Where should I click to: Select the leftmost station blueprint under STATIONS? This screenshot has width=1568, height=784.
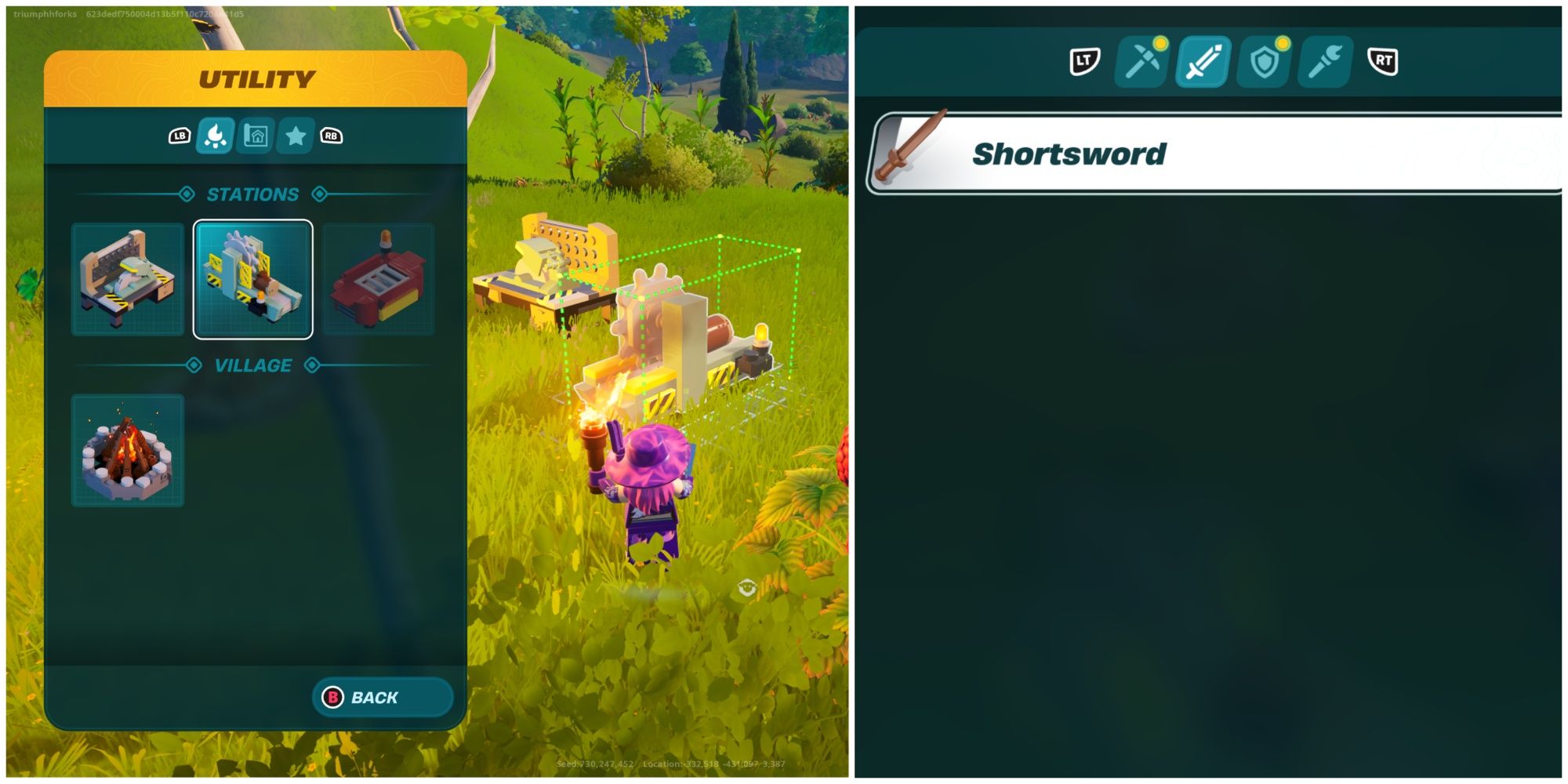(x=127, y=277)
